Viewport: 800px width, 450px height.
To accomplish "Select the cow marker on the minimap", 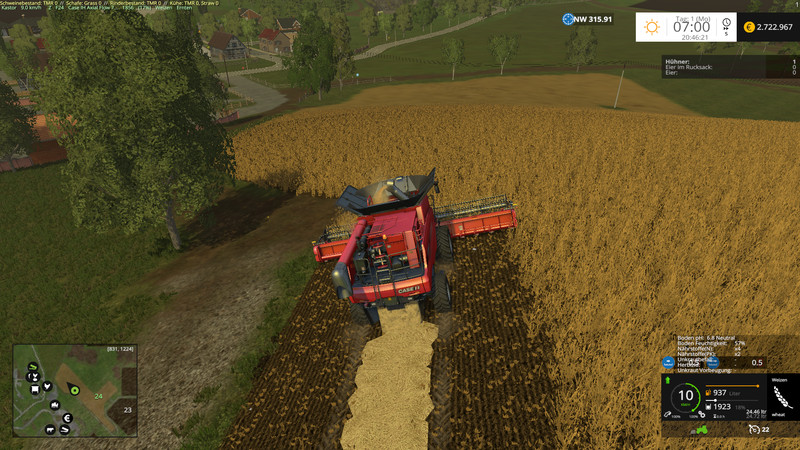I will pos(50,430).
